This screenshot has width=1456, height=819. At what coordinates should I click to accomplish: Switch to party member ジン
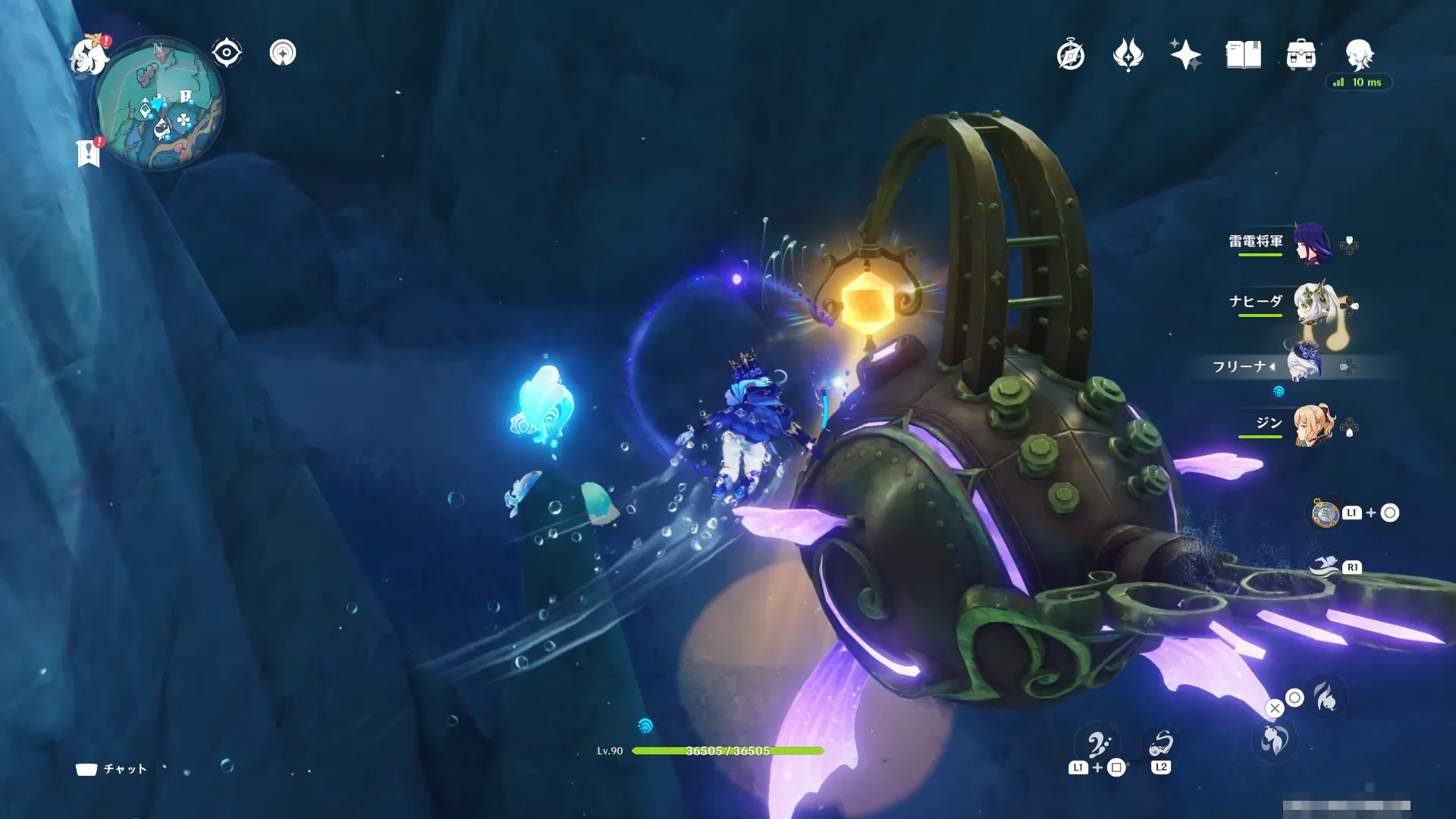1312,425
